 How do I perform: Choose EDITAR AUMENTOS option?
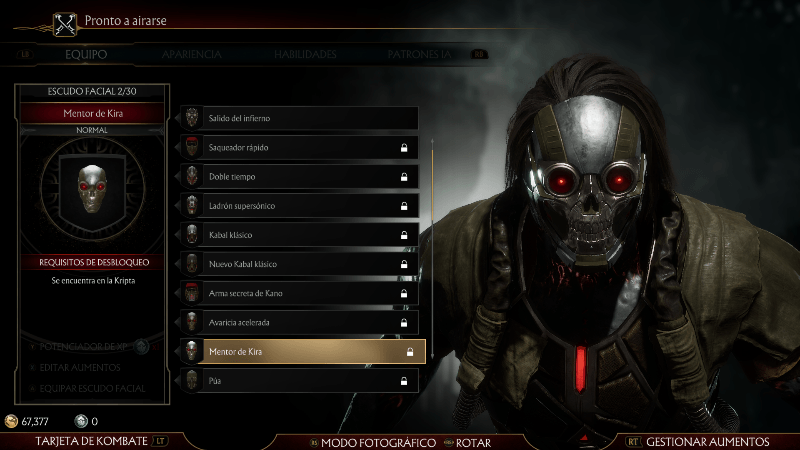click(78, 367)
